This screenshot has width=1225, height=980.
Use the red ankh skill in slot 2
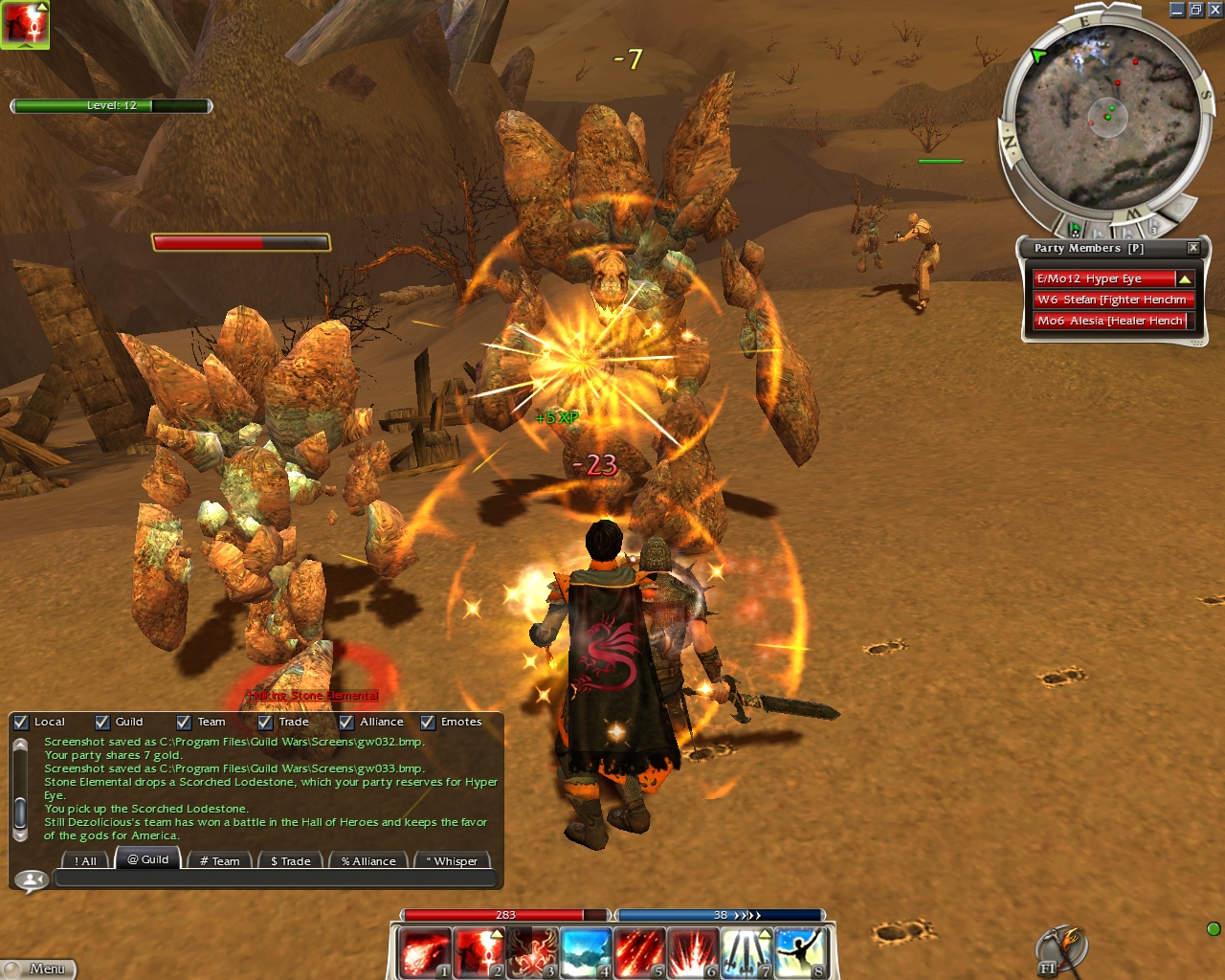tap(478, 952)
